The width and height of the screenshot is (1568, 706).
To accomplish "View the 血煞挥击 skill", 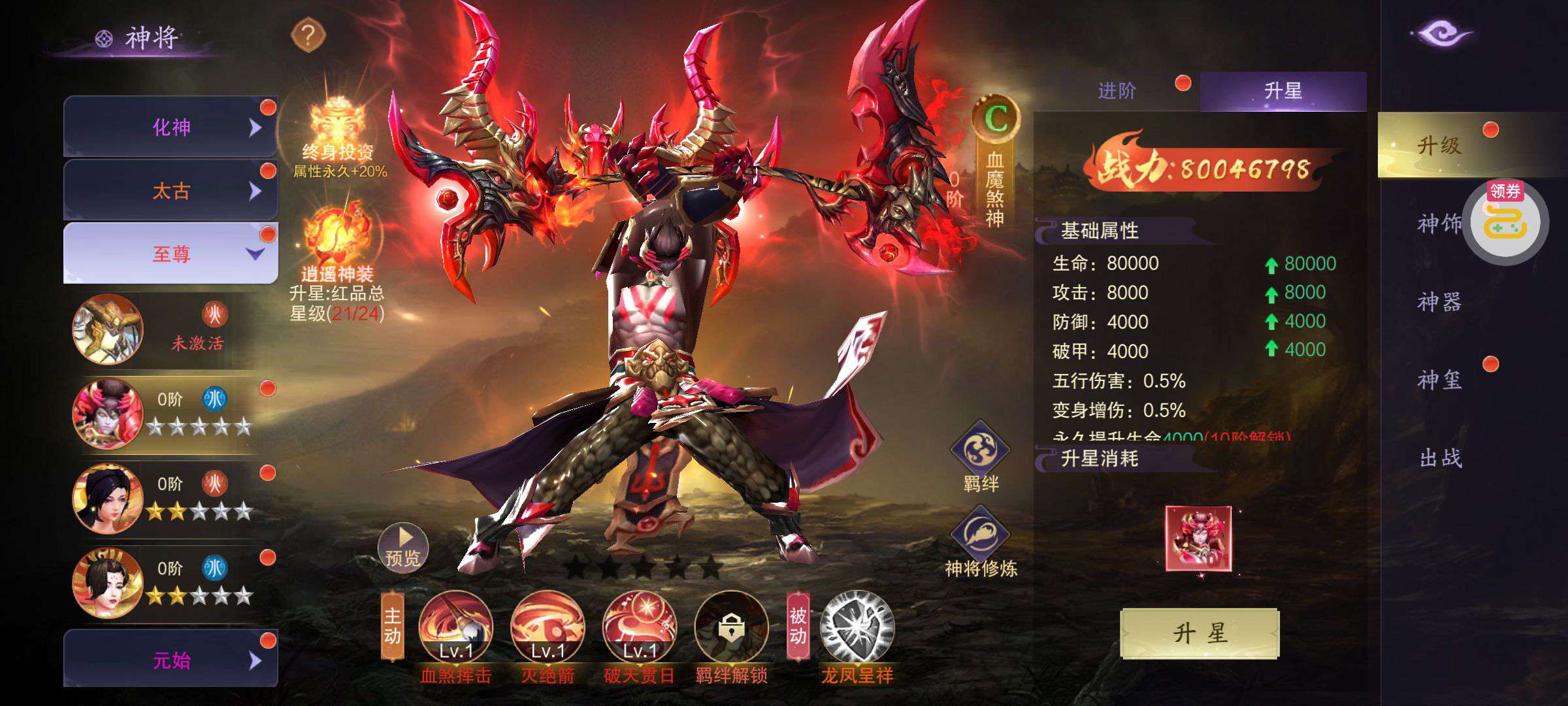I will pyautogui.click(x=455, y=627).
